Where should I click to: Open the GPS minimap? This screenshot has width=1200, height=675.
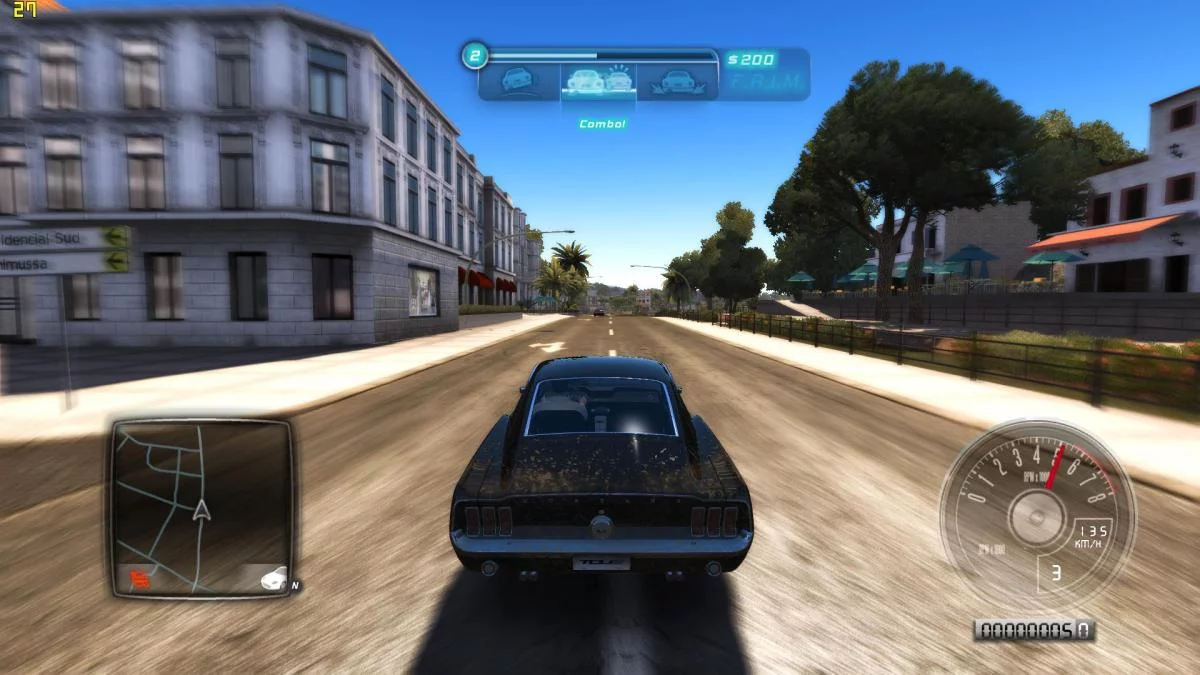(201, 505)
